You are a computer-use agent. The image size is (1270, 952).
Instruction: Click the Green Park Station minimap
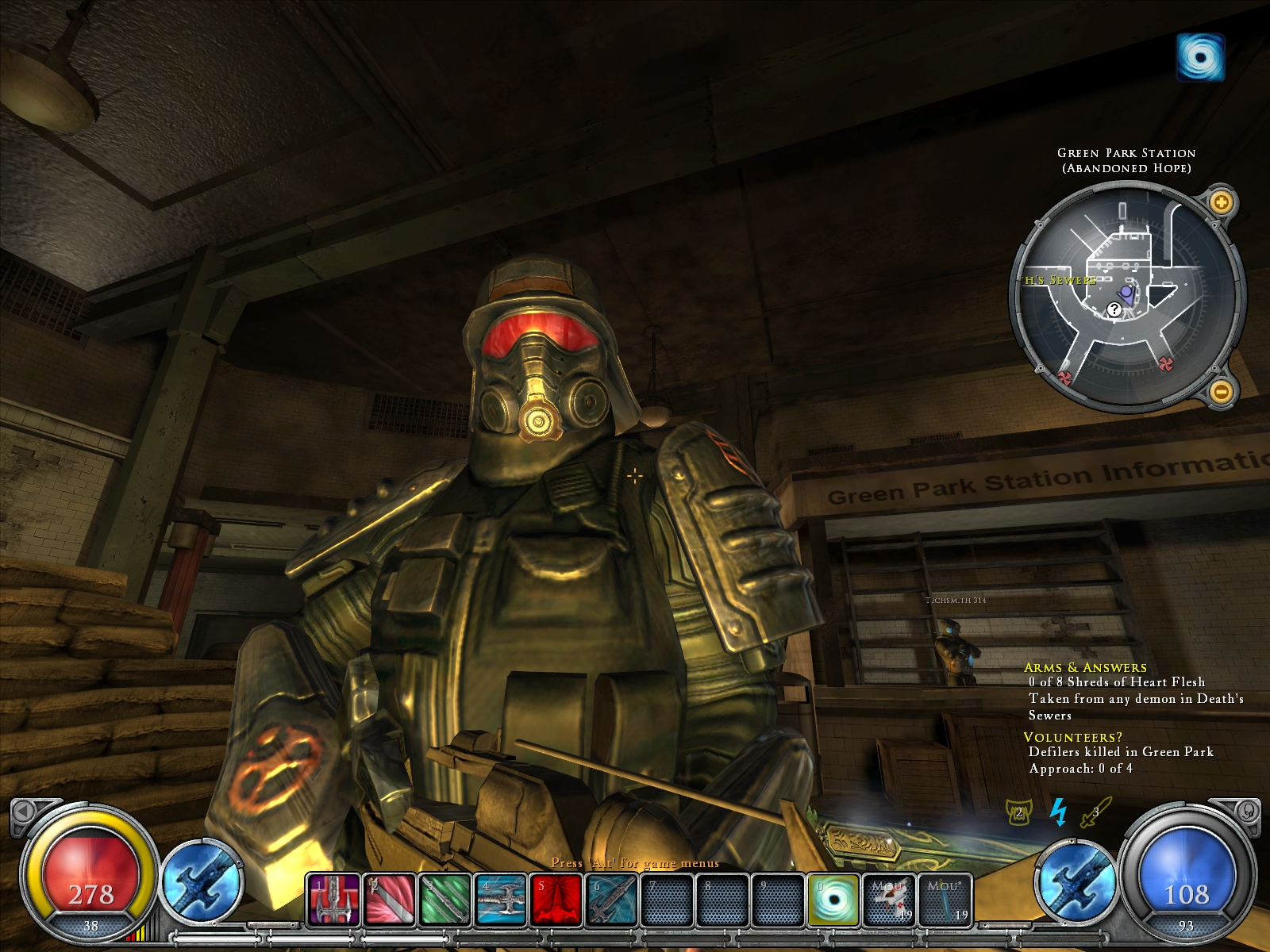[x=1126, y=297]
